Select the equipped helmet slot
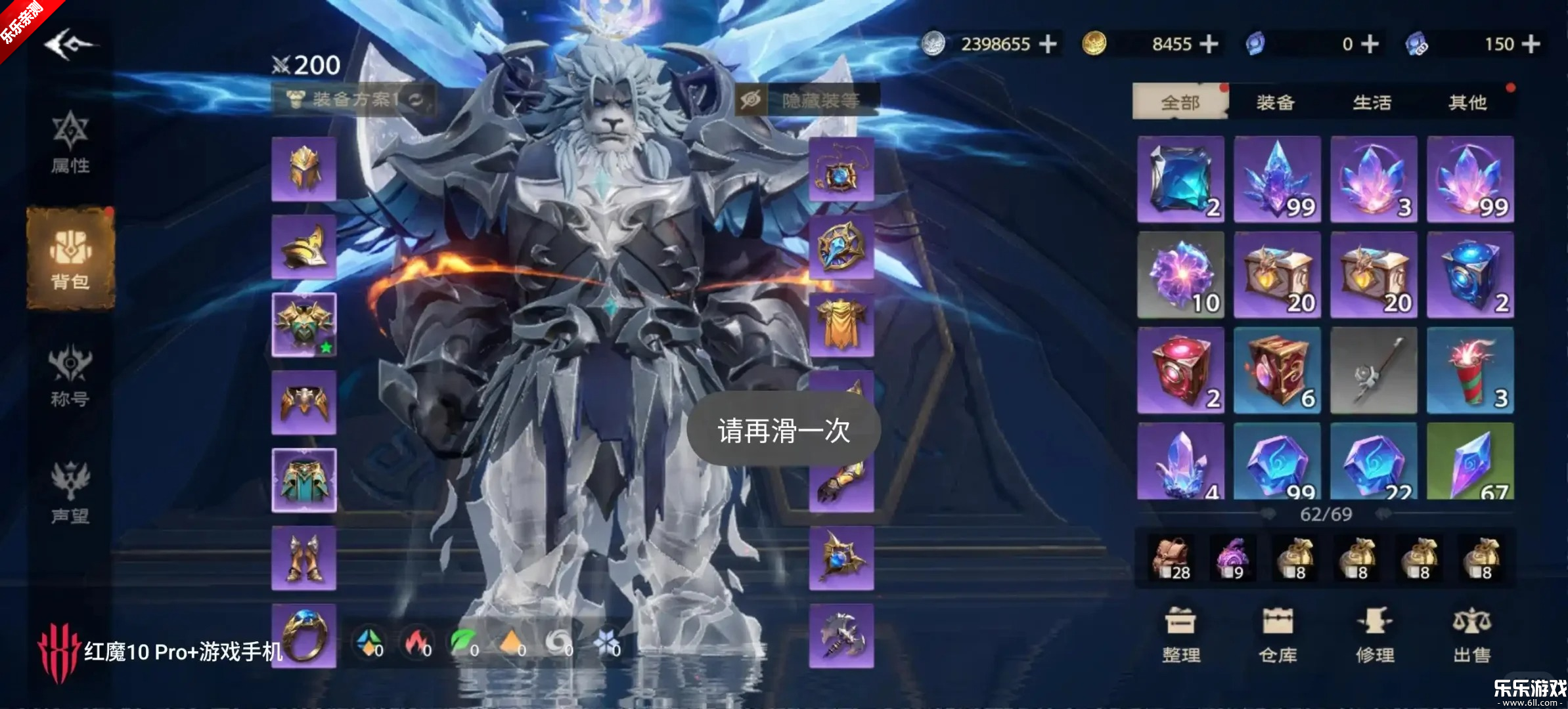The image size is (1568, 709). (x=304, y=169)
